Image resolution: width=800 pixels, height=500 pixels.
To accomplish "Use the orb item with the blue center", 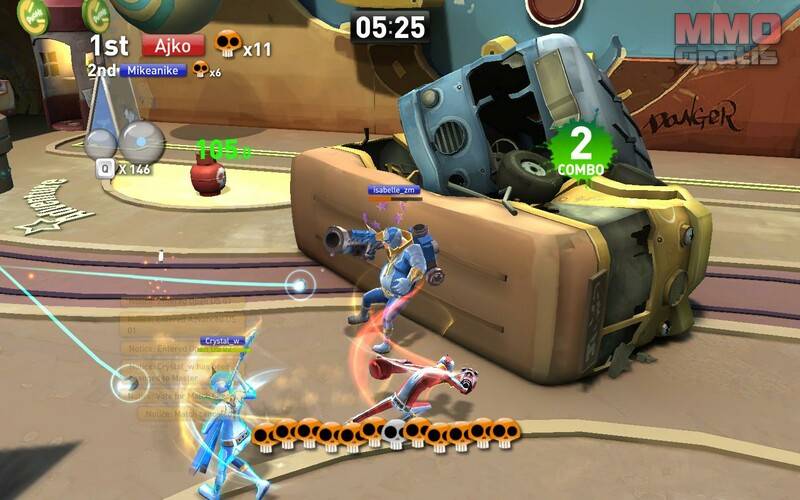I will (140, 139).
